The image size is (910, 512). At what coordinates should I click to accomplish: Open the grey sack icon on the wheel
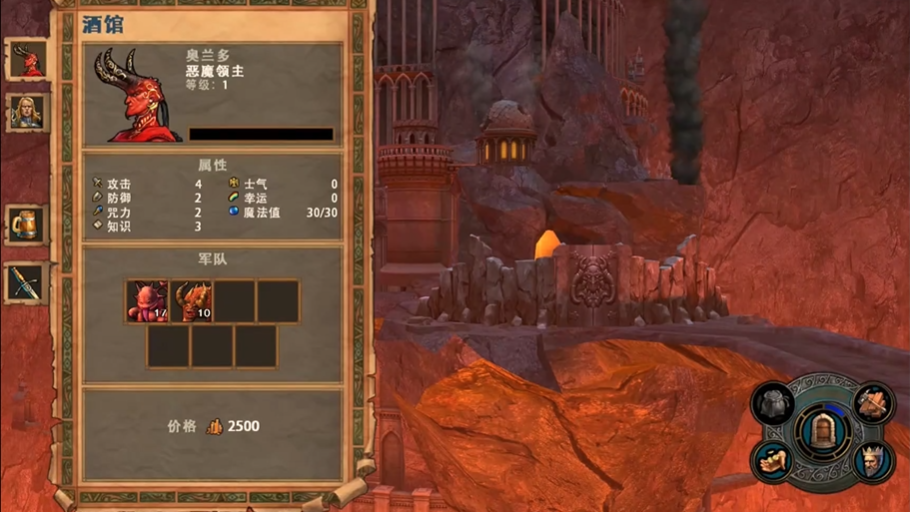(773, 403)
